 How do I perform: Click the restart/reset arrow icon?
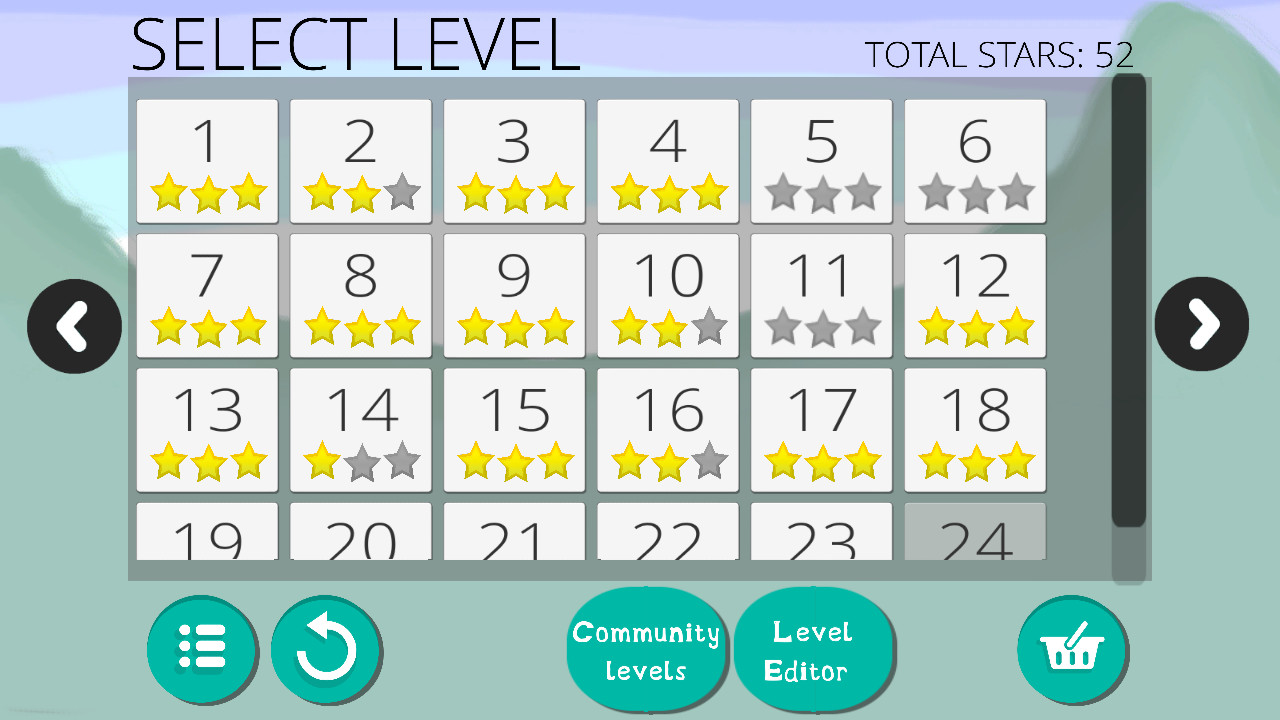[x=326, y=648]
